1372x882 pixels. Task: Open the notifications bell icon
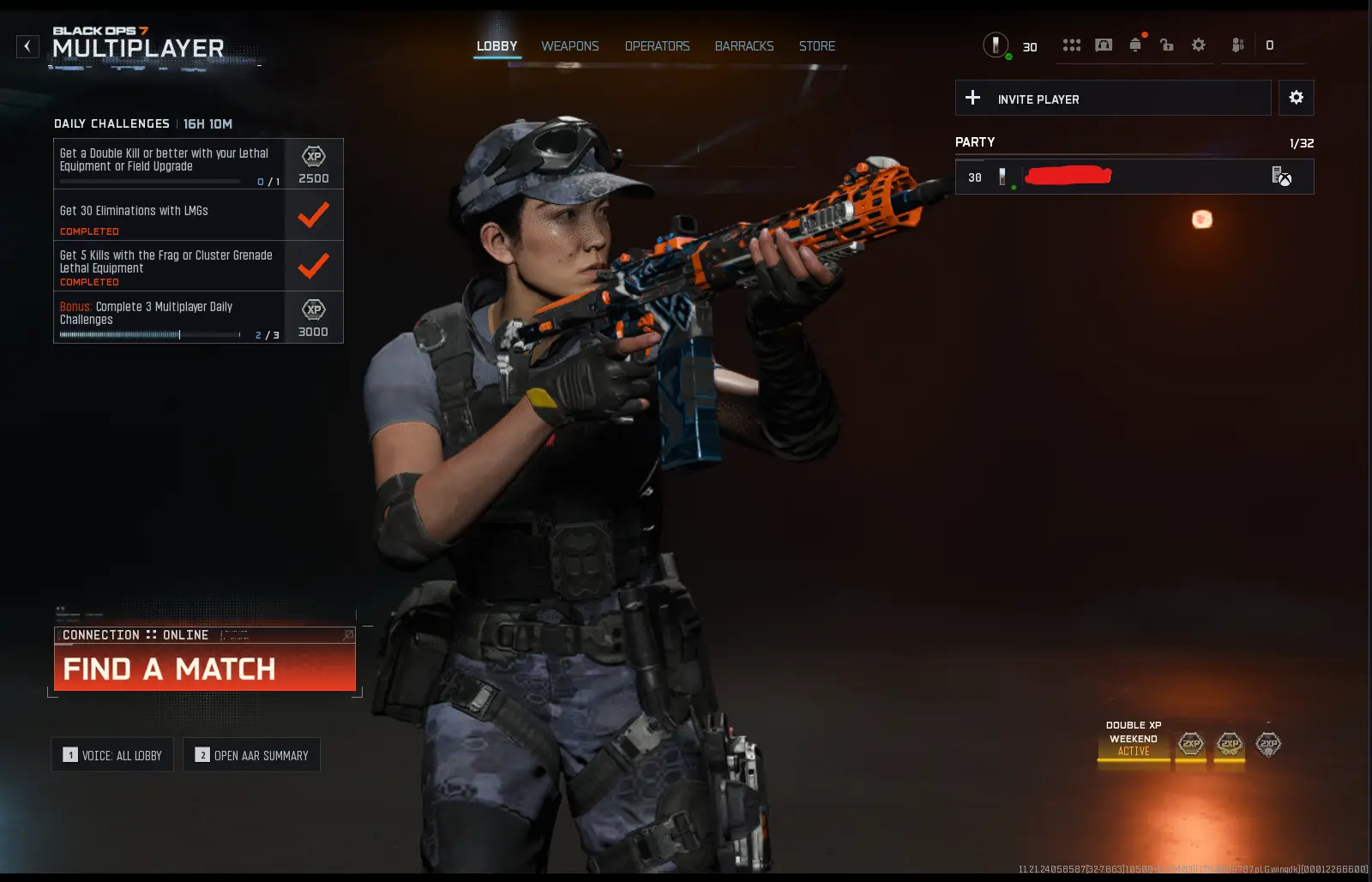pyautogui.click(x=1135, y=45)
